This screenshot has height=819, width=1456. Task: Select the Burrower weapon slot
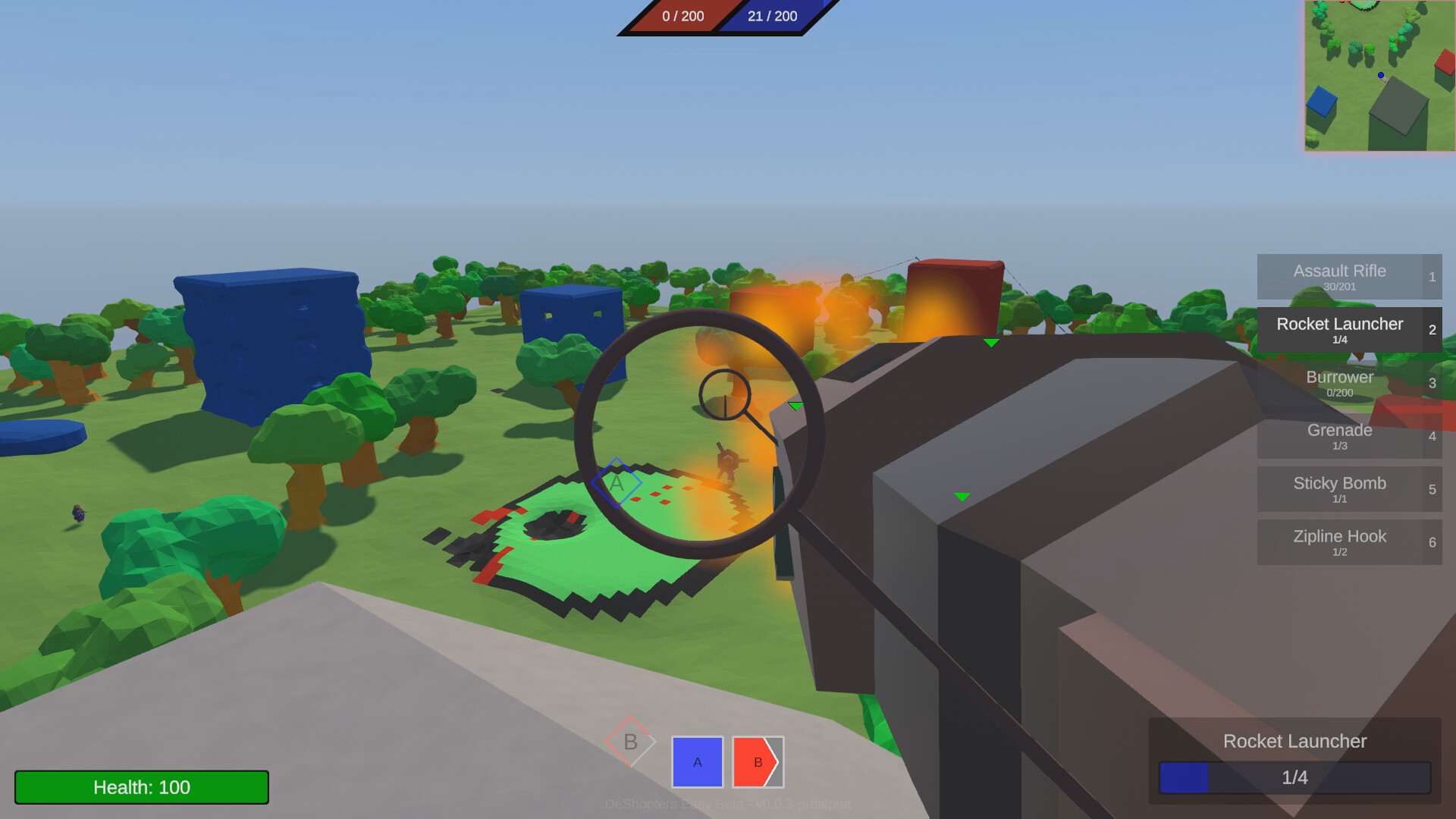tap(1348, 383)
